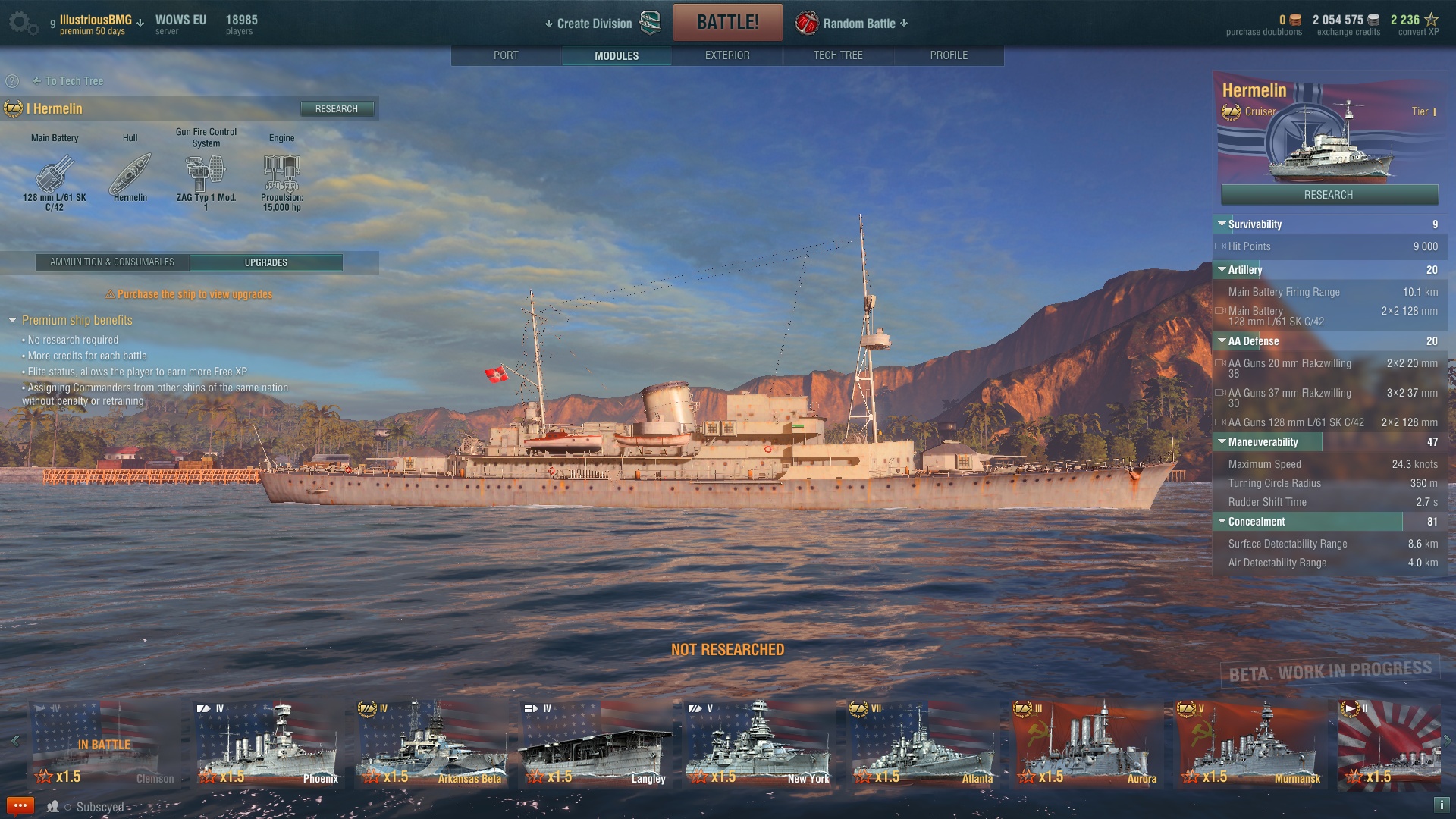Go to the Tech Tree tab
The image size is (1456, 819).
837,55
